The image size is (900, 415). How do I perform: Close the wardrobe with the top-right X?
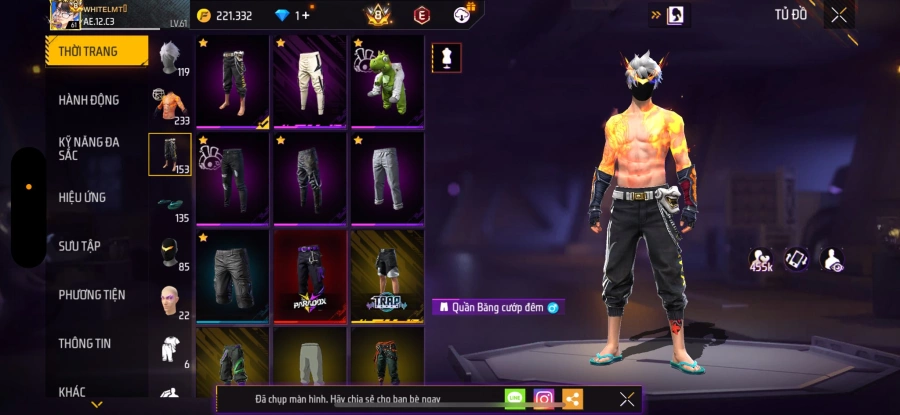click(x=838, y=14)
